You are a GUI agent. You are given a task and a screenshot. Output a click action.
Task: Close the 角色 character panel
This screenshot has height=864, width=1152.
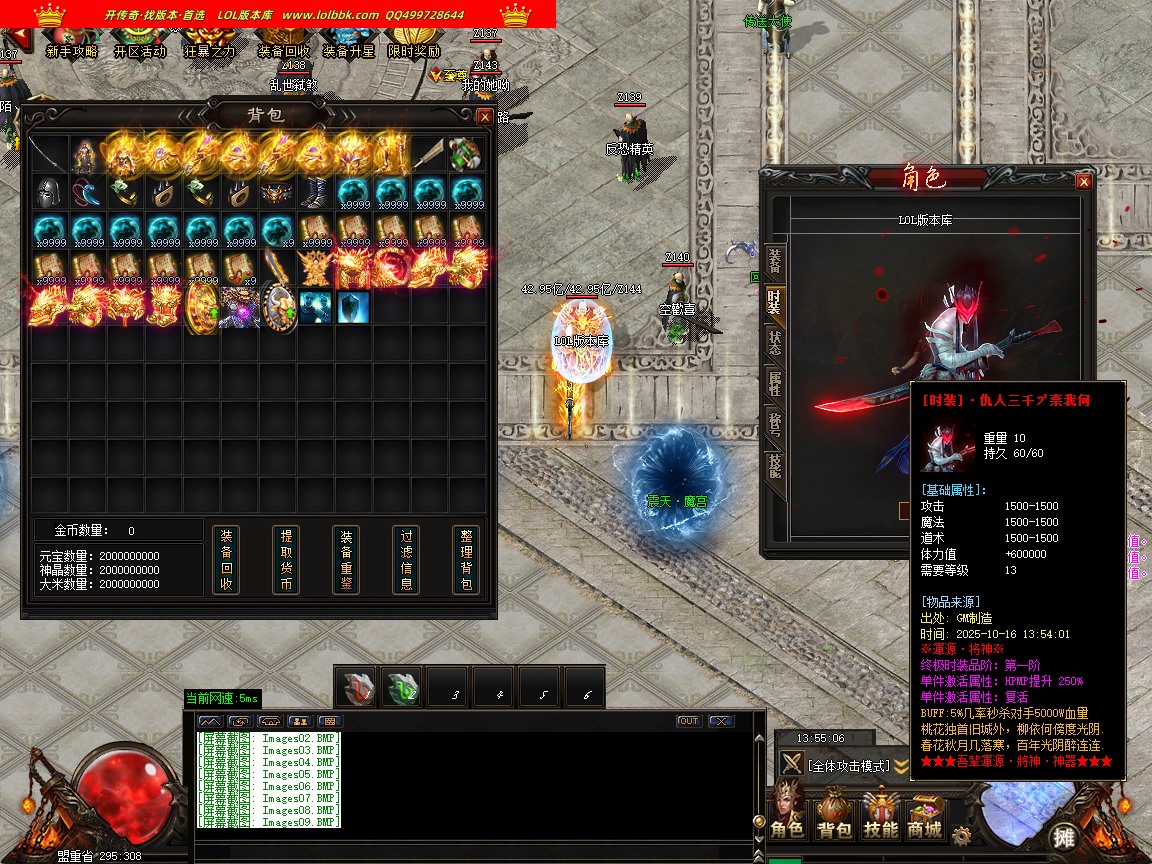tap(1083, 182)
